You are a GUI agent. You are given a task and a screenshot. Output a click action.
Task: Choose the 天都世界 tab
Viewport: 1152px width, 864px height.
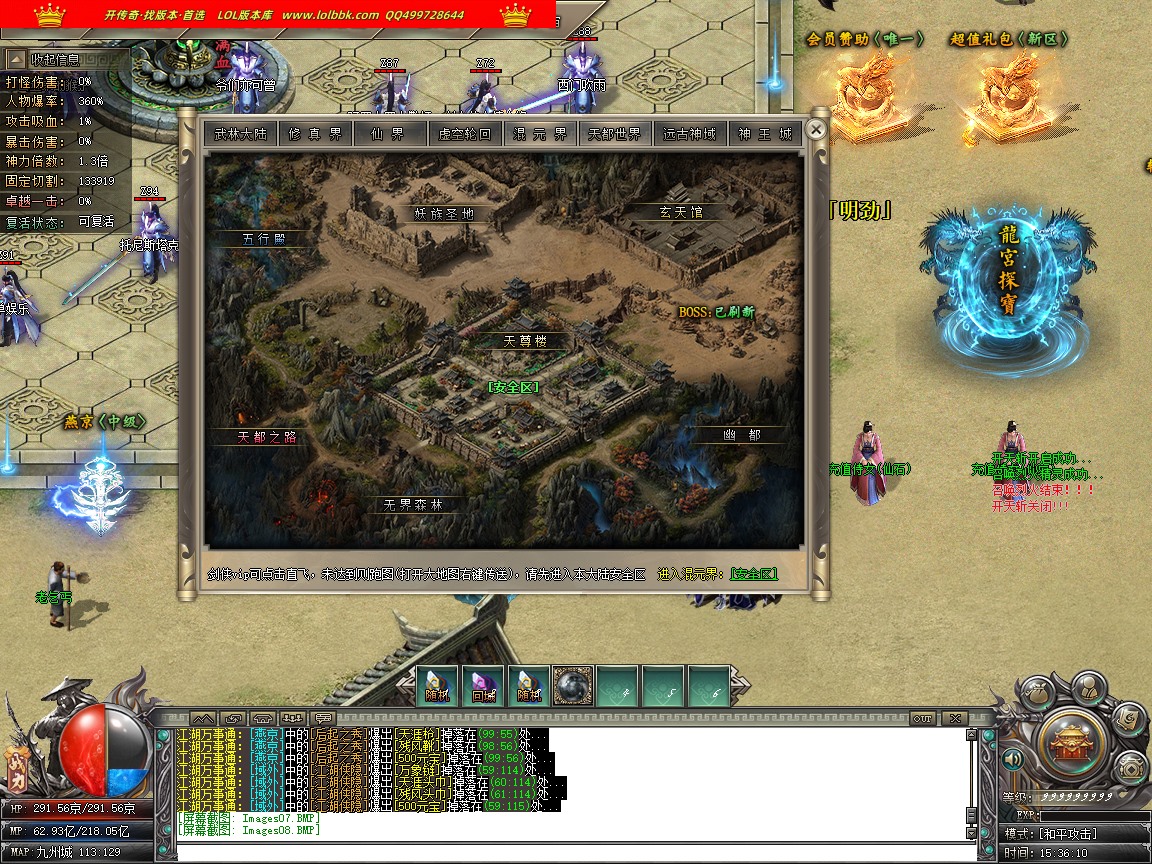(x=615, y=133)
